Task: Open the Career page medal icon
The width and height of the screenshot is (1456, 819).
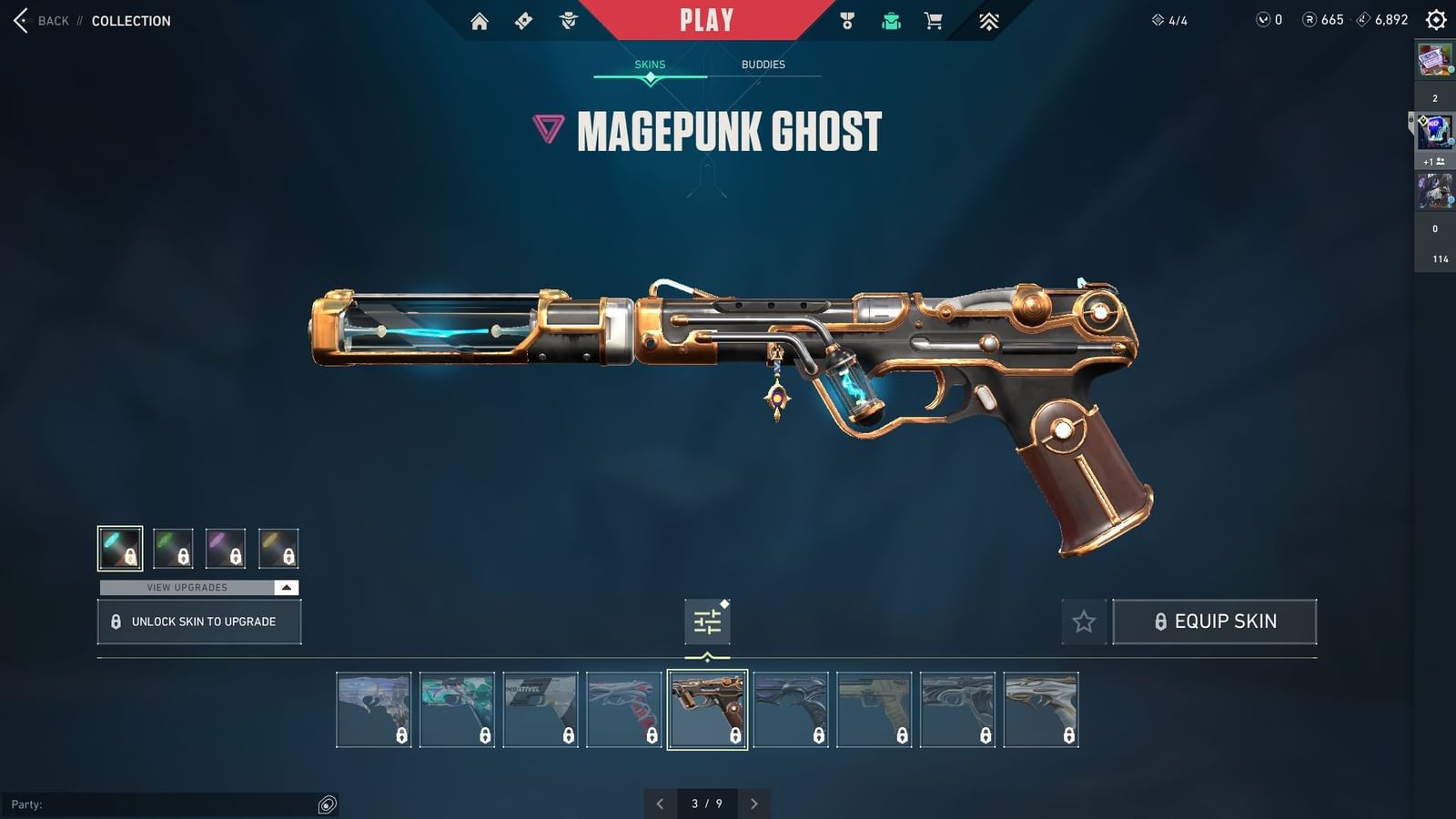Action: point(848,20)
